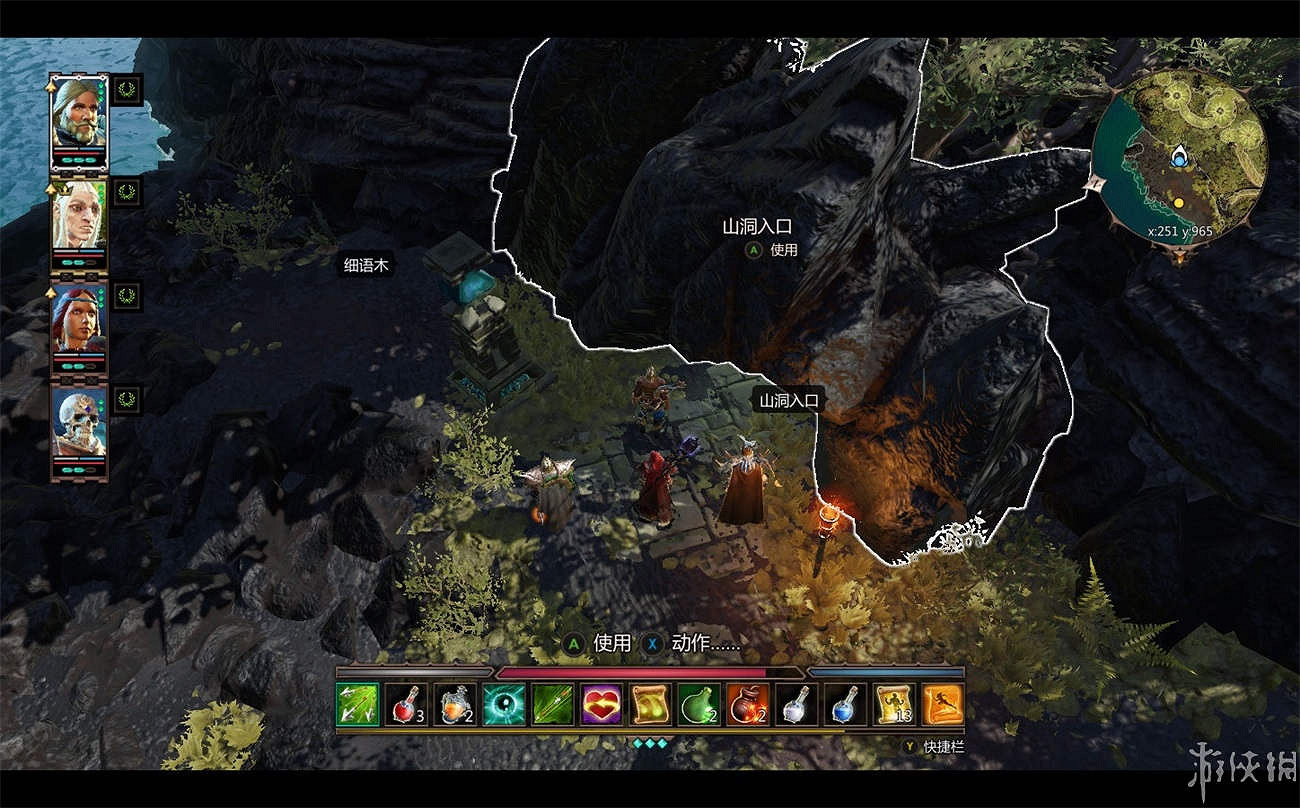The height and width of the screenshot is (808, 1300).
Task: Use the yellow scroll with count 13
Action: point(893,704)
